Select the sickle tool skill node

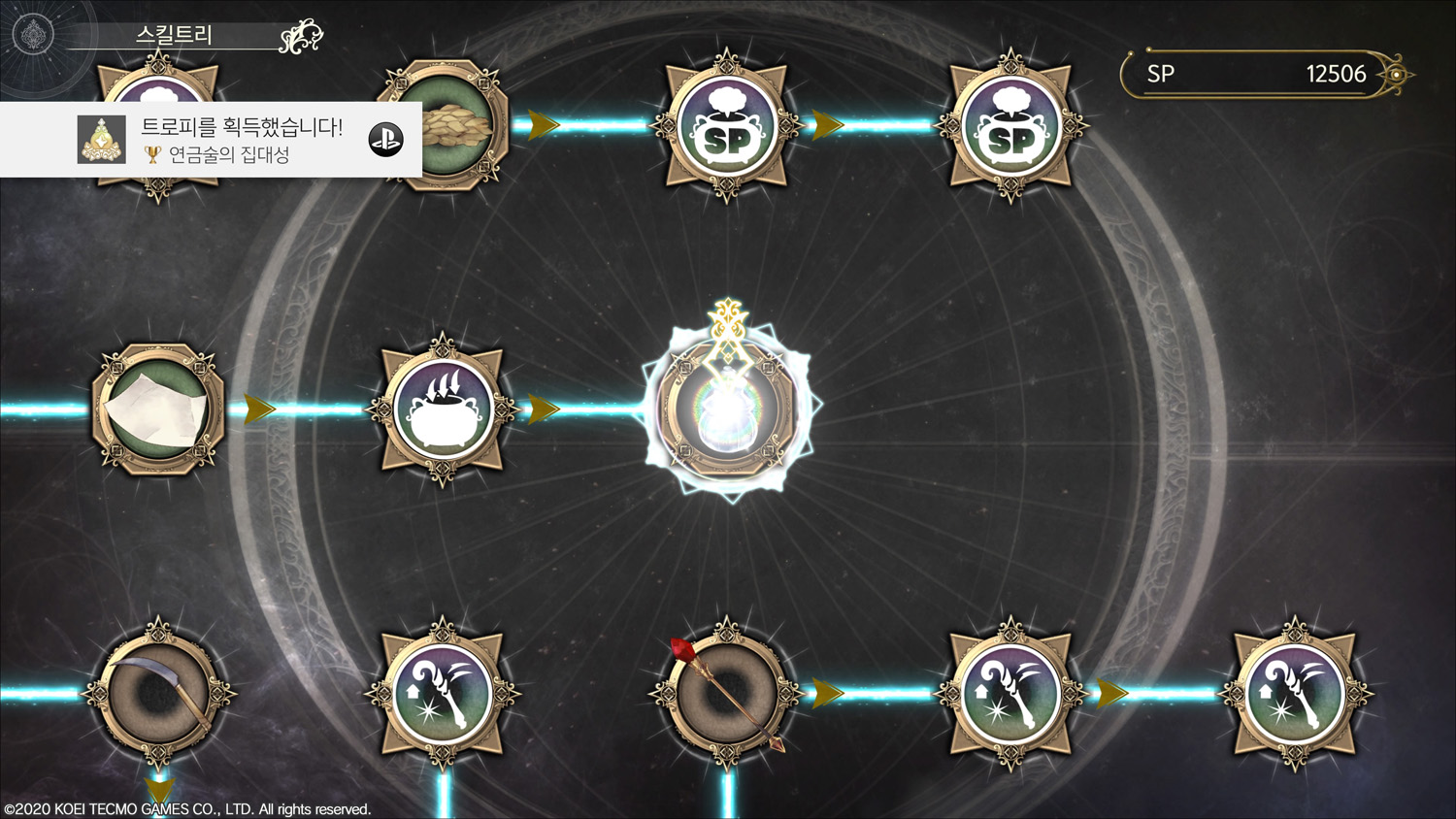[158, 693]
